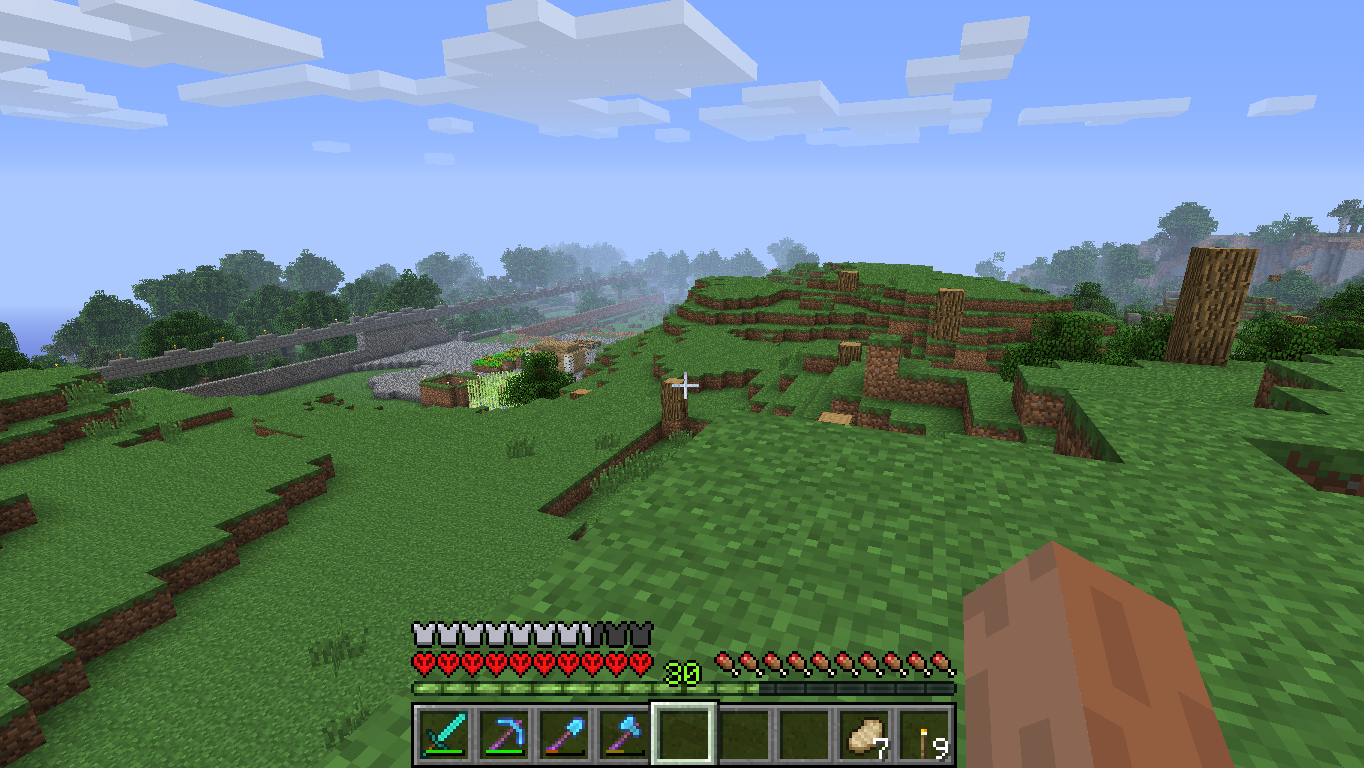Choose the diamond pickaxe in the hotbar
The image size is (1364, 768).
pyautogui.click(x=504, y=735)
